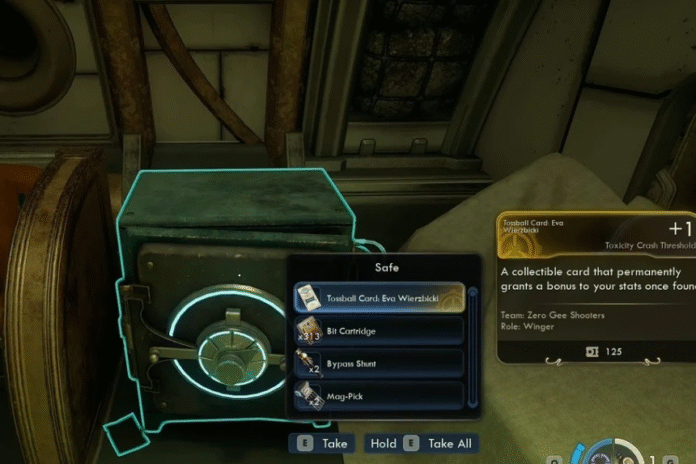Choose the Bit Cartridge item
The image size is (696, 464).
(378, 330)
